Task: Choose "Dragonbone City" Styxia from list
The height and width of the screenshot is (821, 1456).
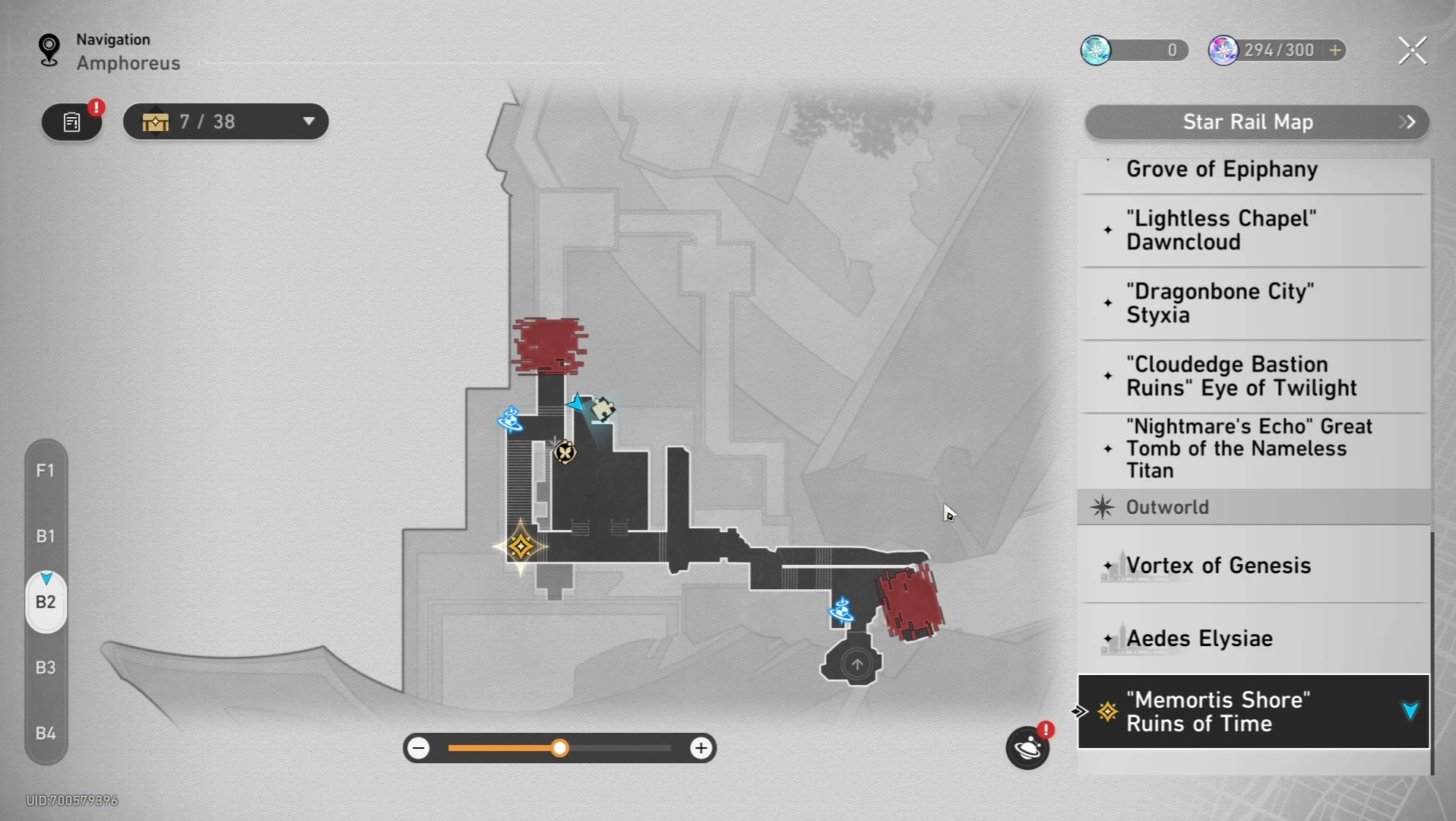Action: coord(1219,303)
